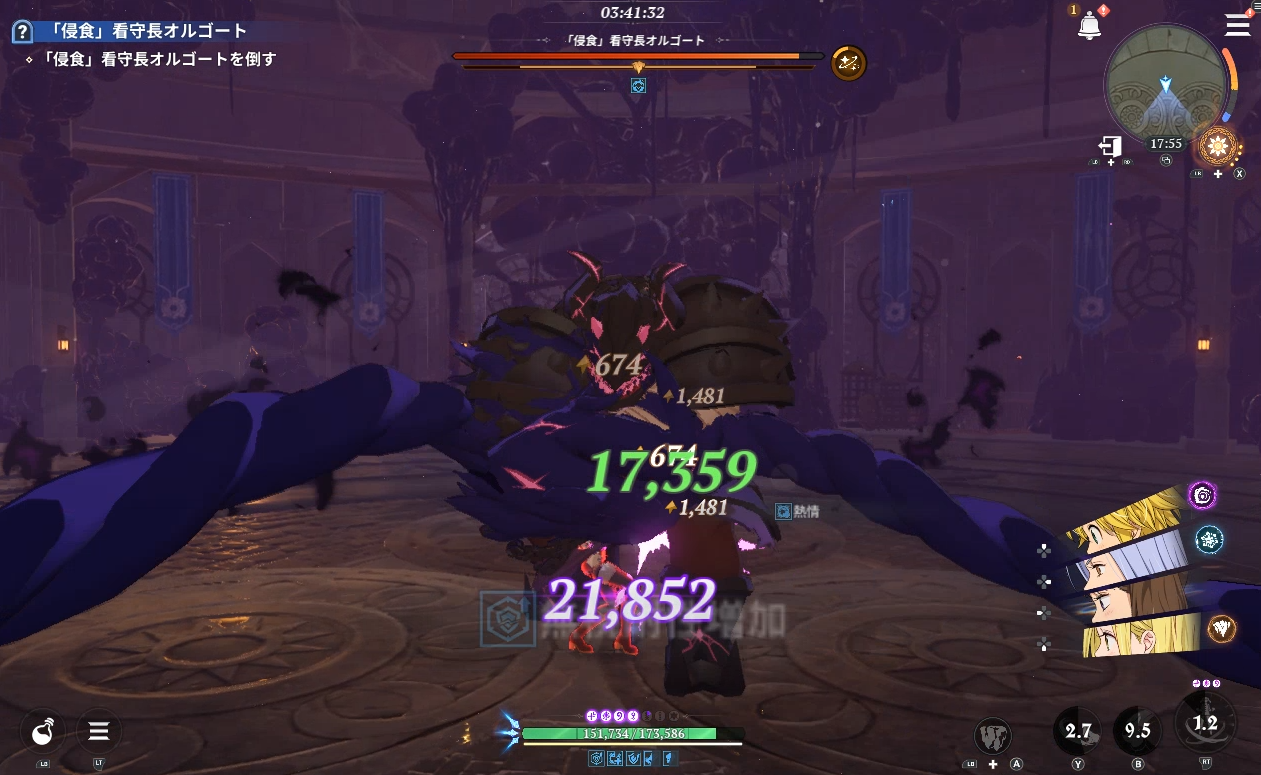Open the quest help question-mark icon

click(21, 33)
